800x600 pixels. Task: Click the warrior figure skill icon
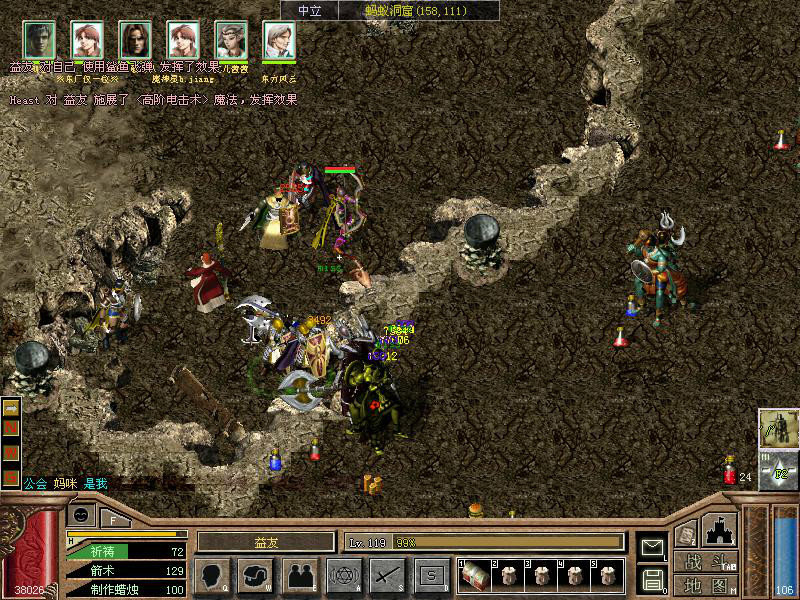(777, 428)
